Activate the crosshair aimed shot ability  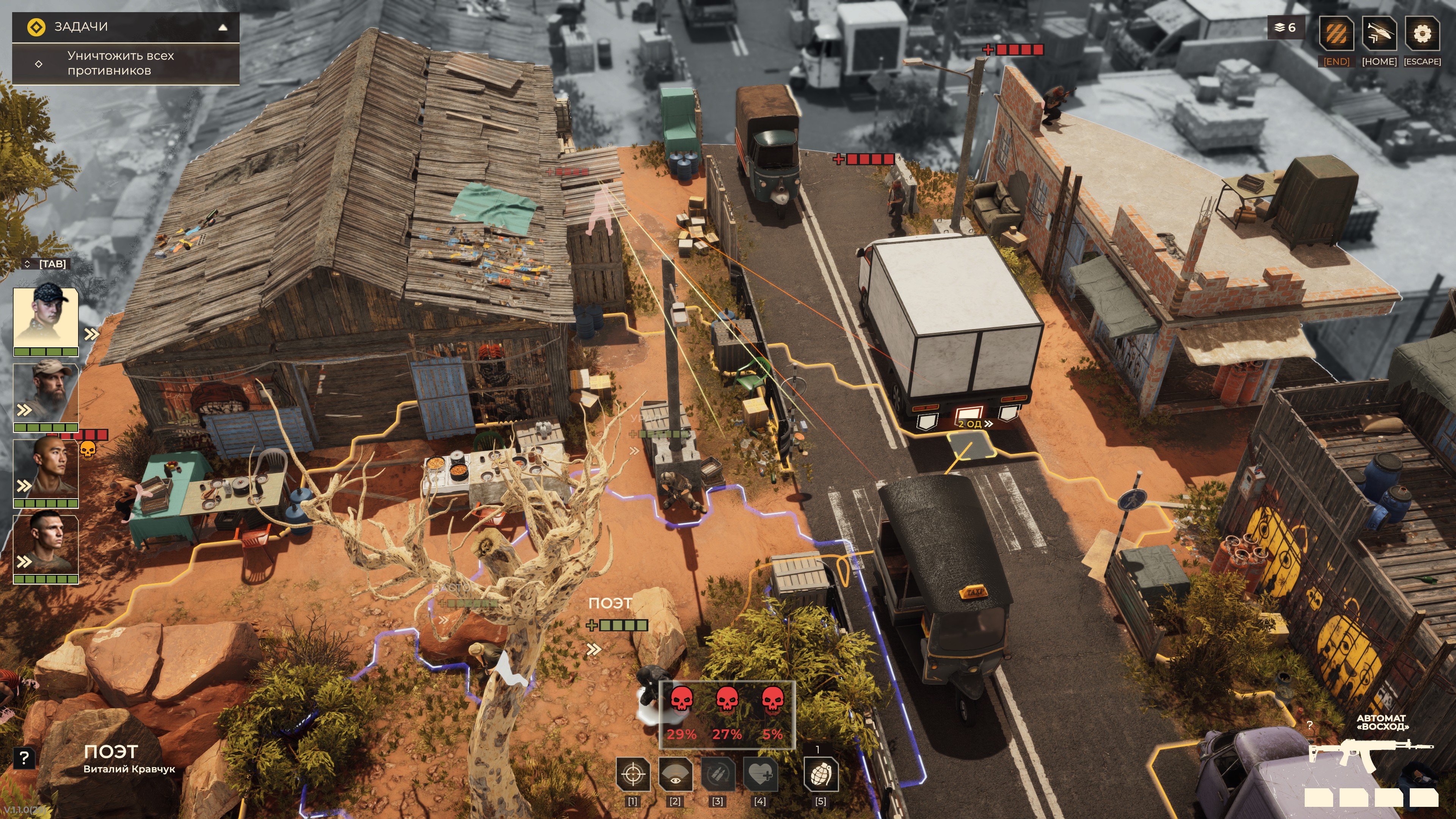632,774
